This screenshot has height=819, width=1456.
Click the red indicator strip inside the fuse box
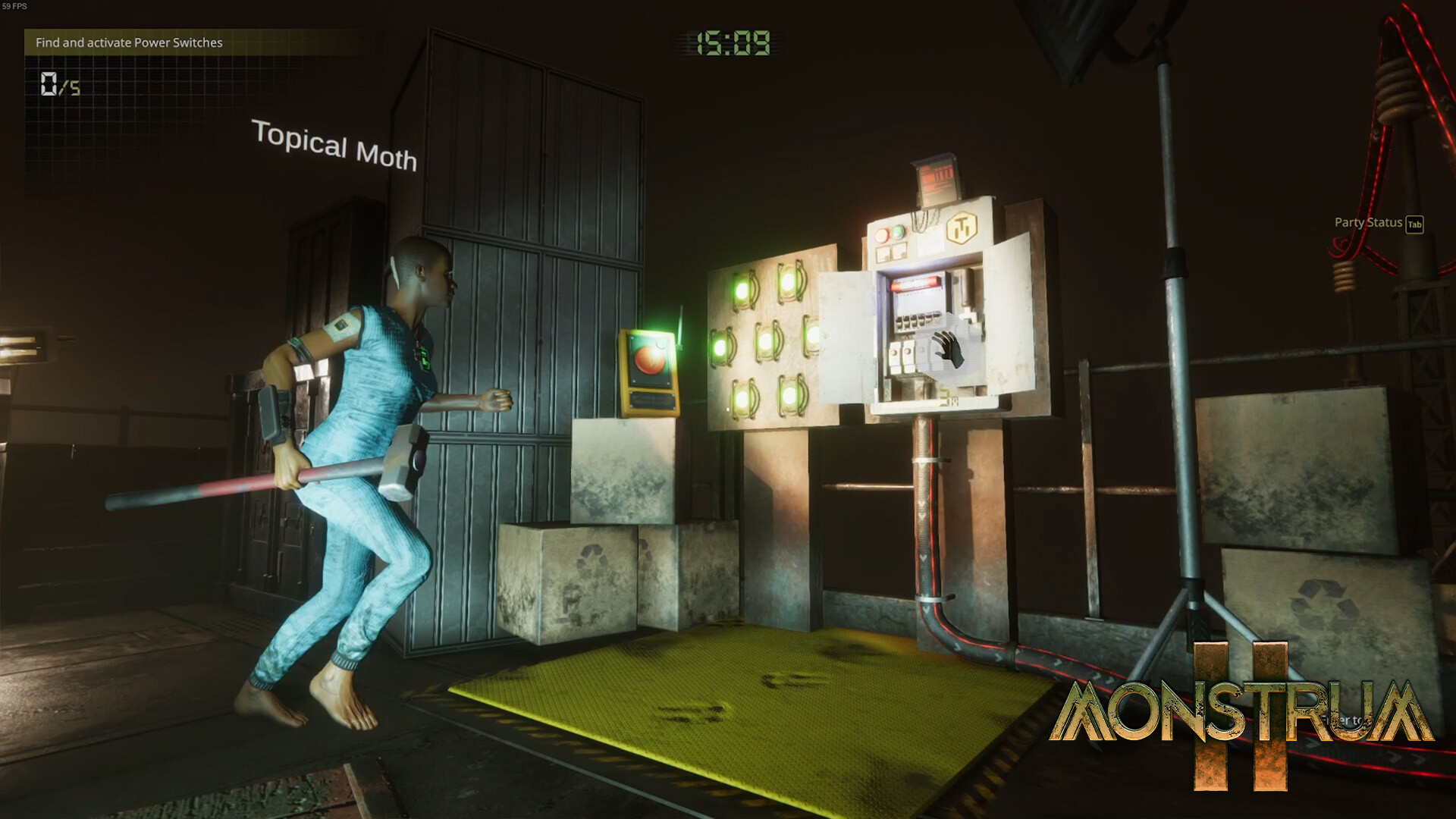pos(915,283)
